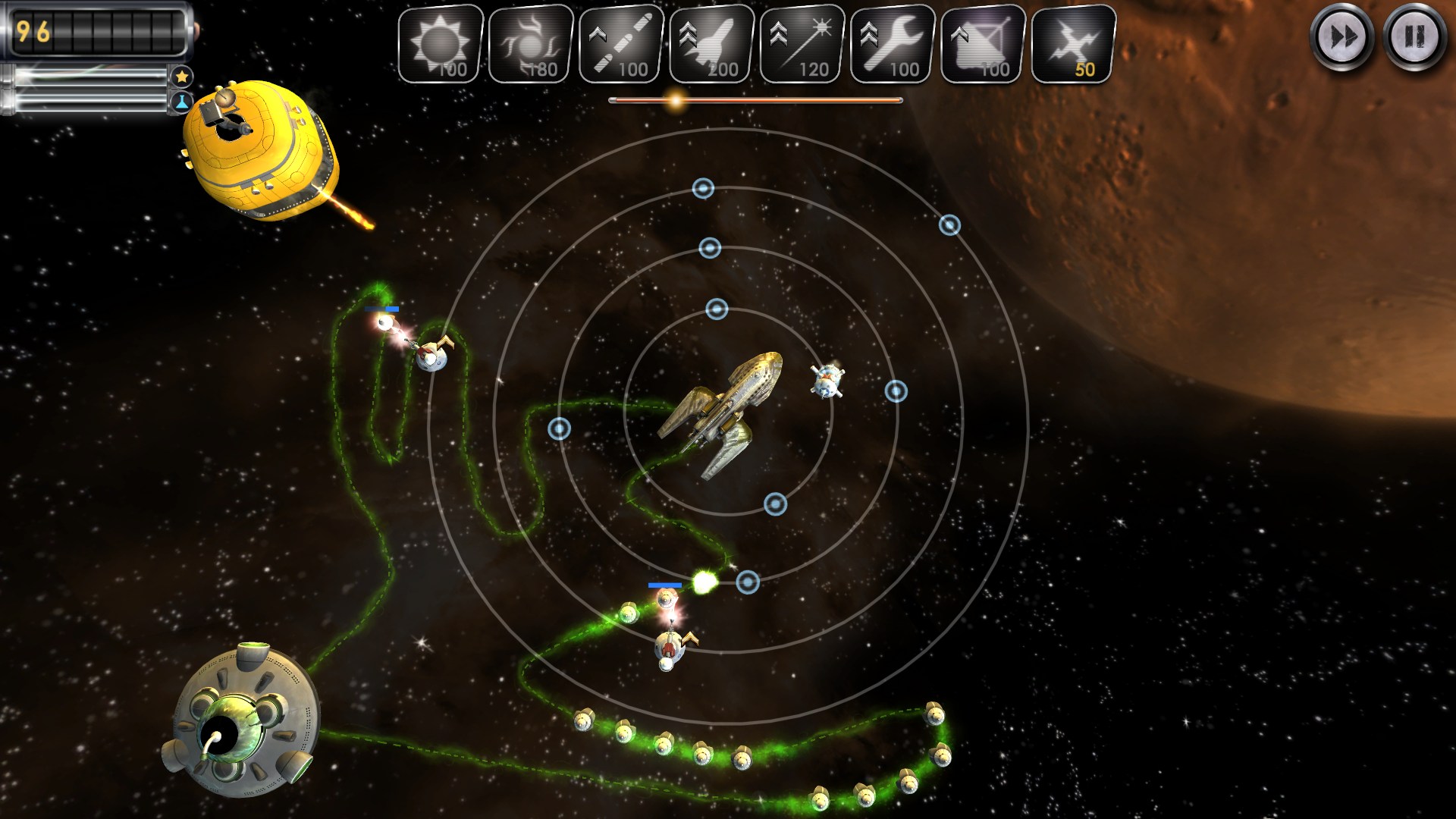Activate the wrench repair upgrade
This screenshot has height=819, width=1456.
coord(893,44)
